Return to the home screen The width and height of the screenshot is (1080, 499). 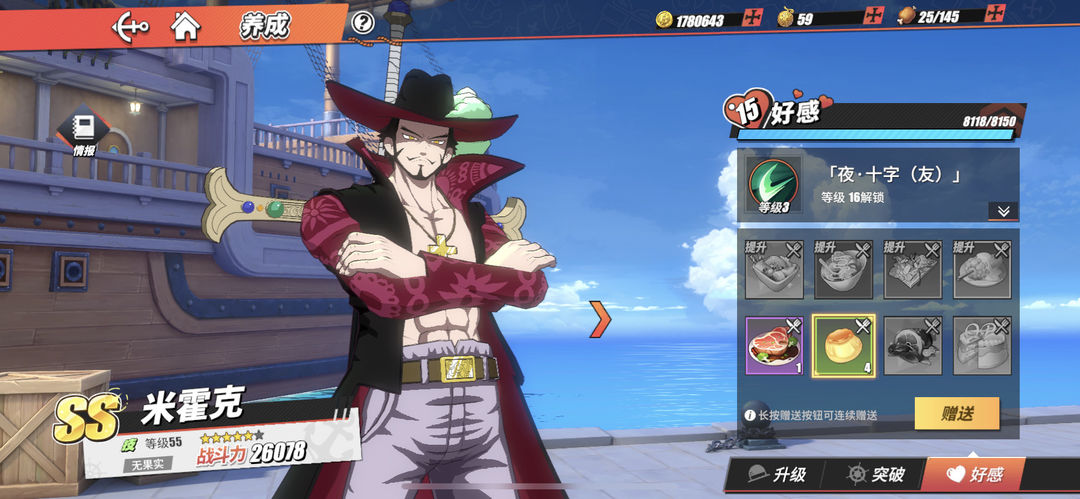[x=185, y=25]
